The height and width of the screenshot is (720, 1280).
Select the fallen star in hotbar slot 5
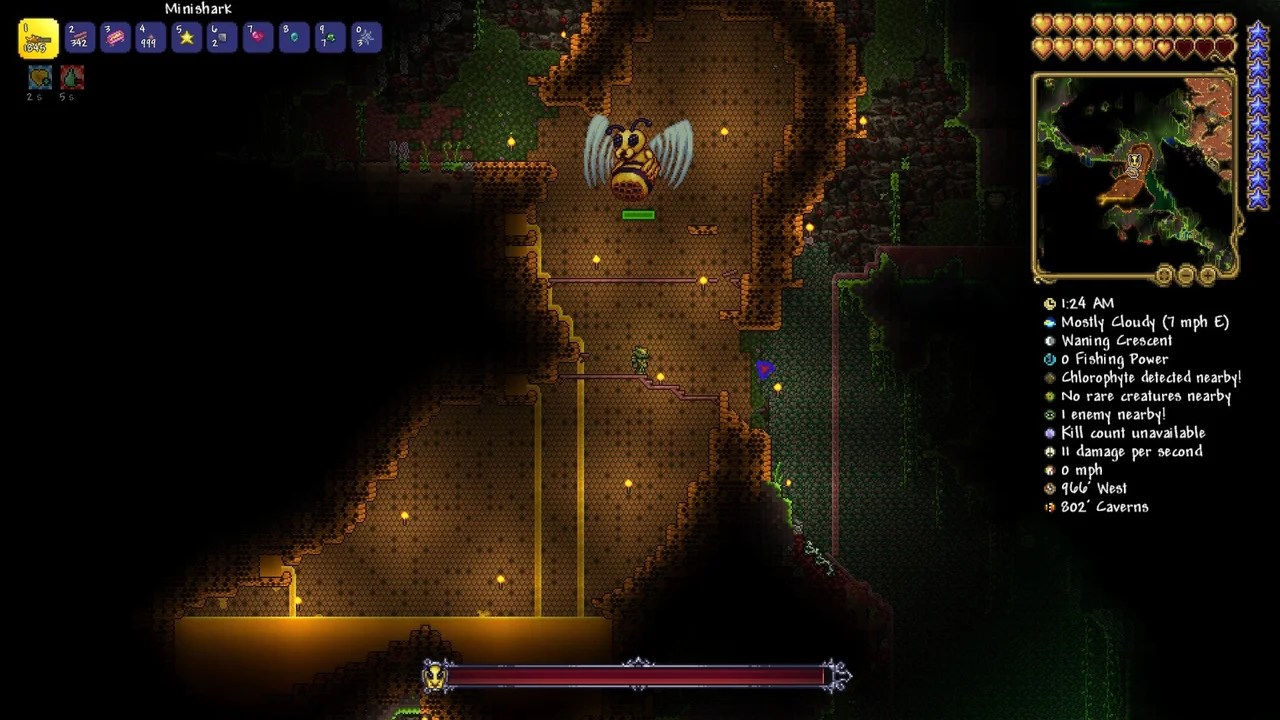[186, 37]
